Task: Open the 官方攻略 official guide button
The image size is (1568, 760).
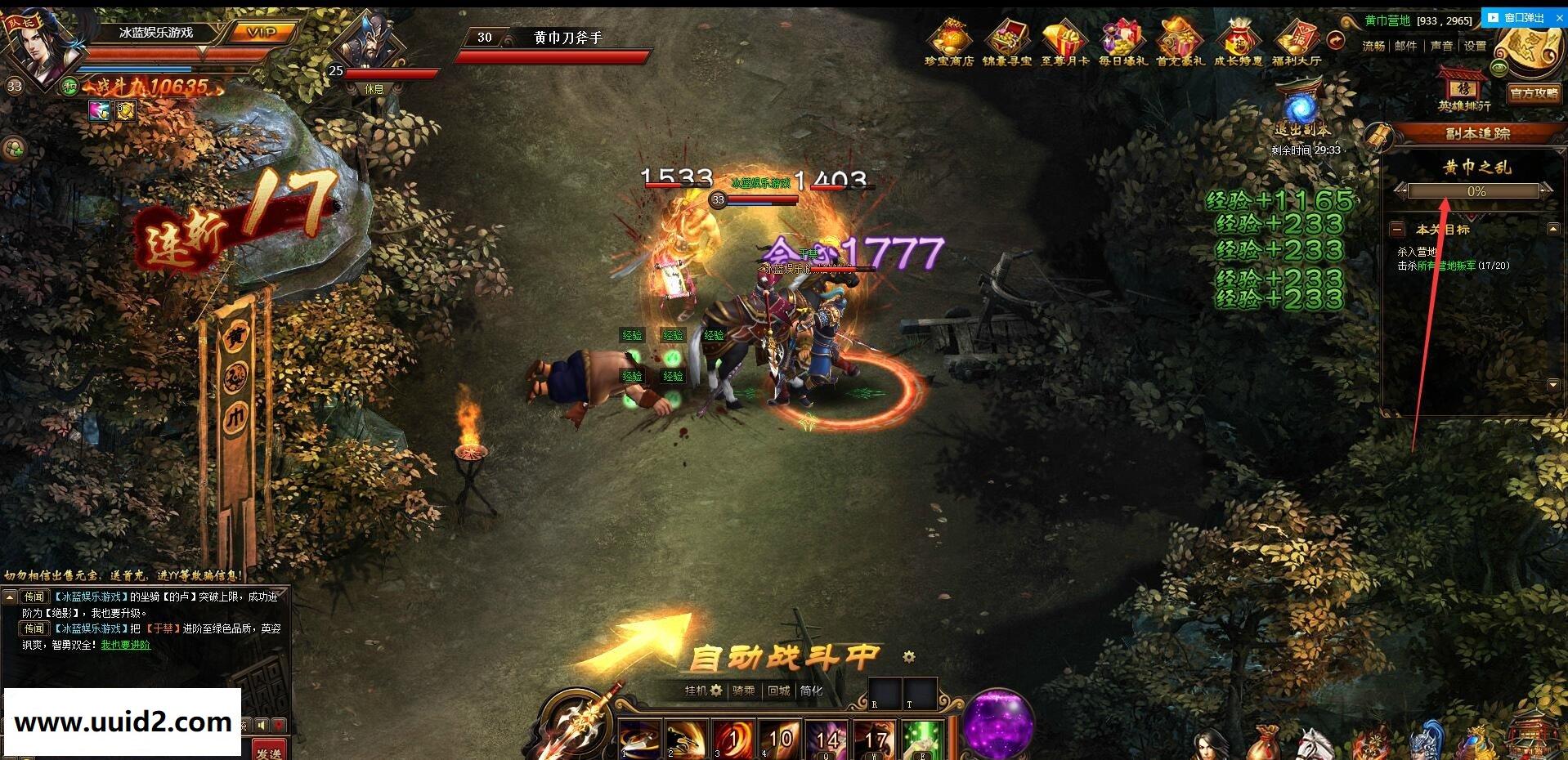Action: (1534, 93)
